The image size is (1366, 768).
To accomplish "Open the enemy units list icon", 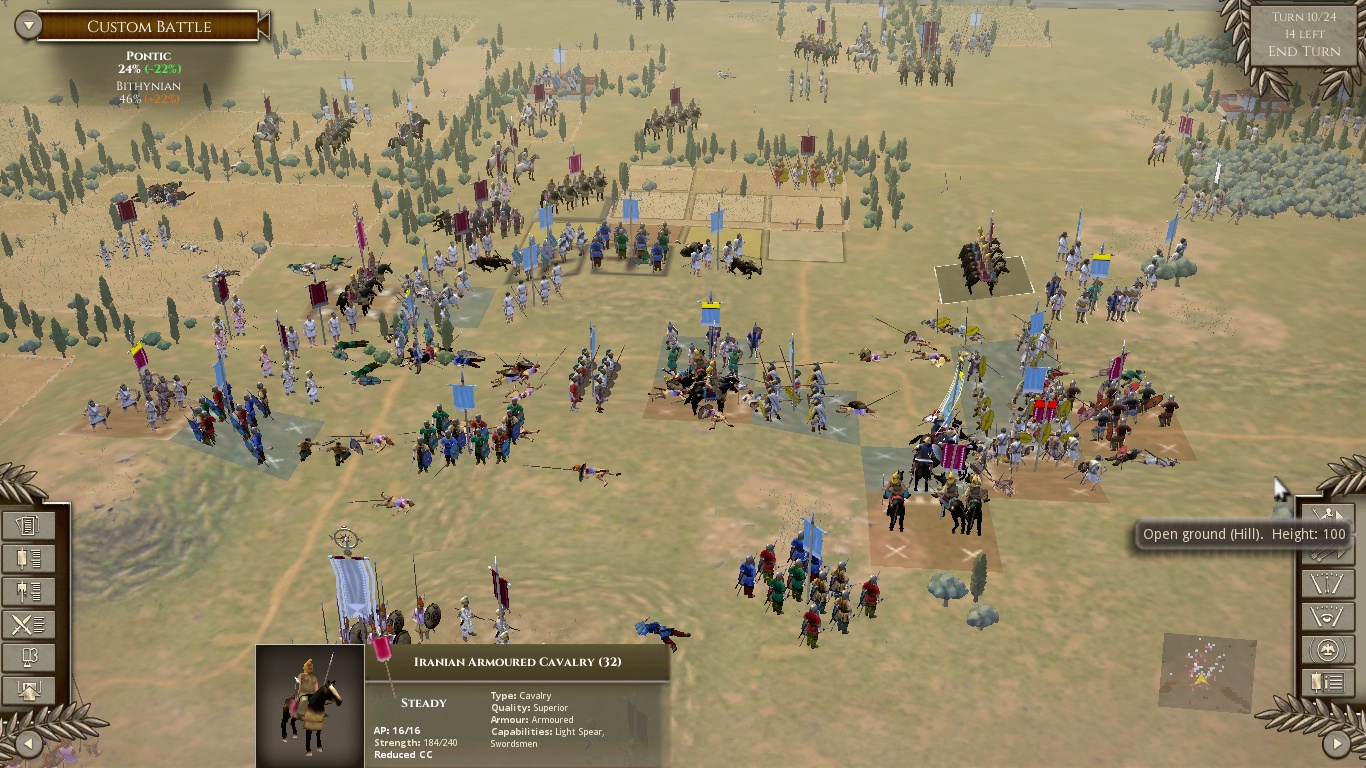I will [x=29, y=591].
